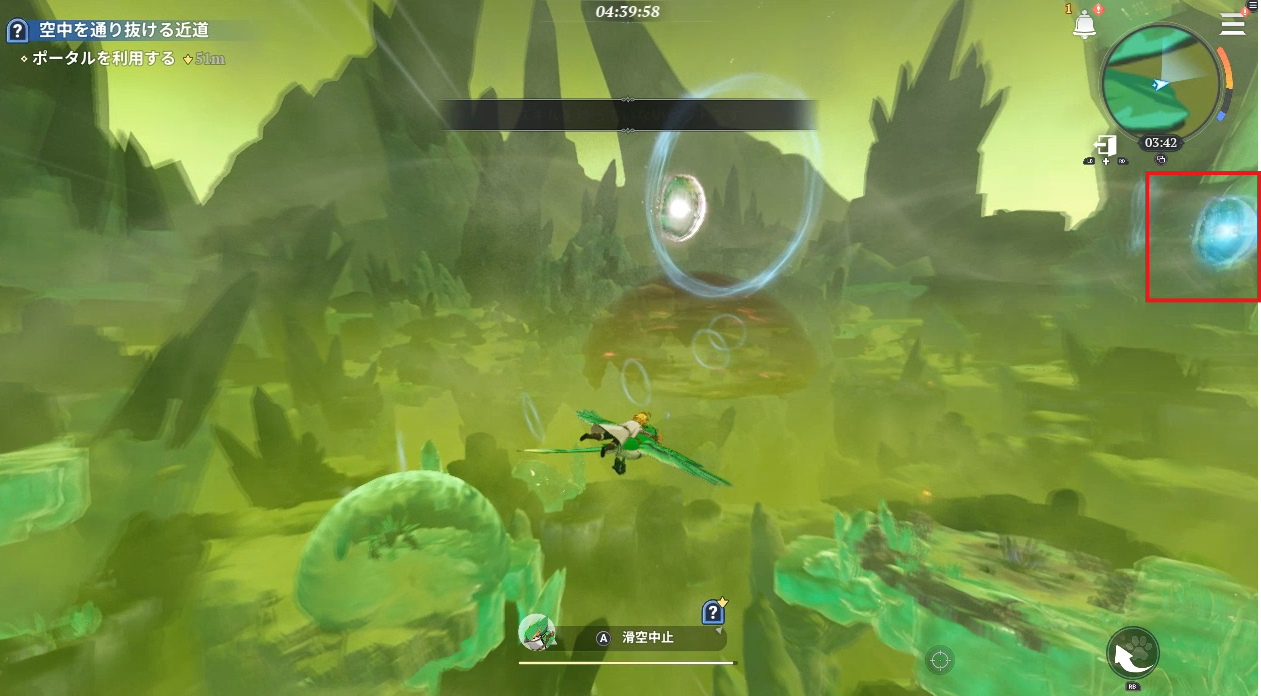Activate the crosshair target icon

click(x=938, y=659)
